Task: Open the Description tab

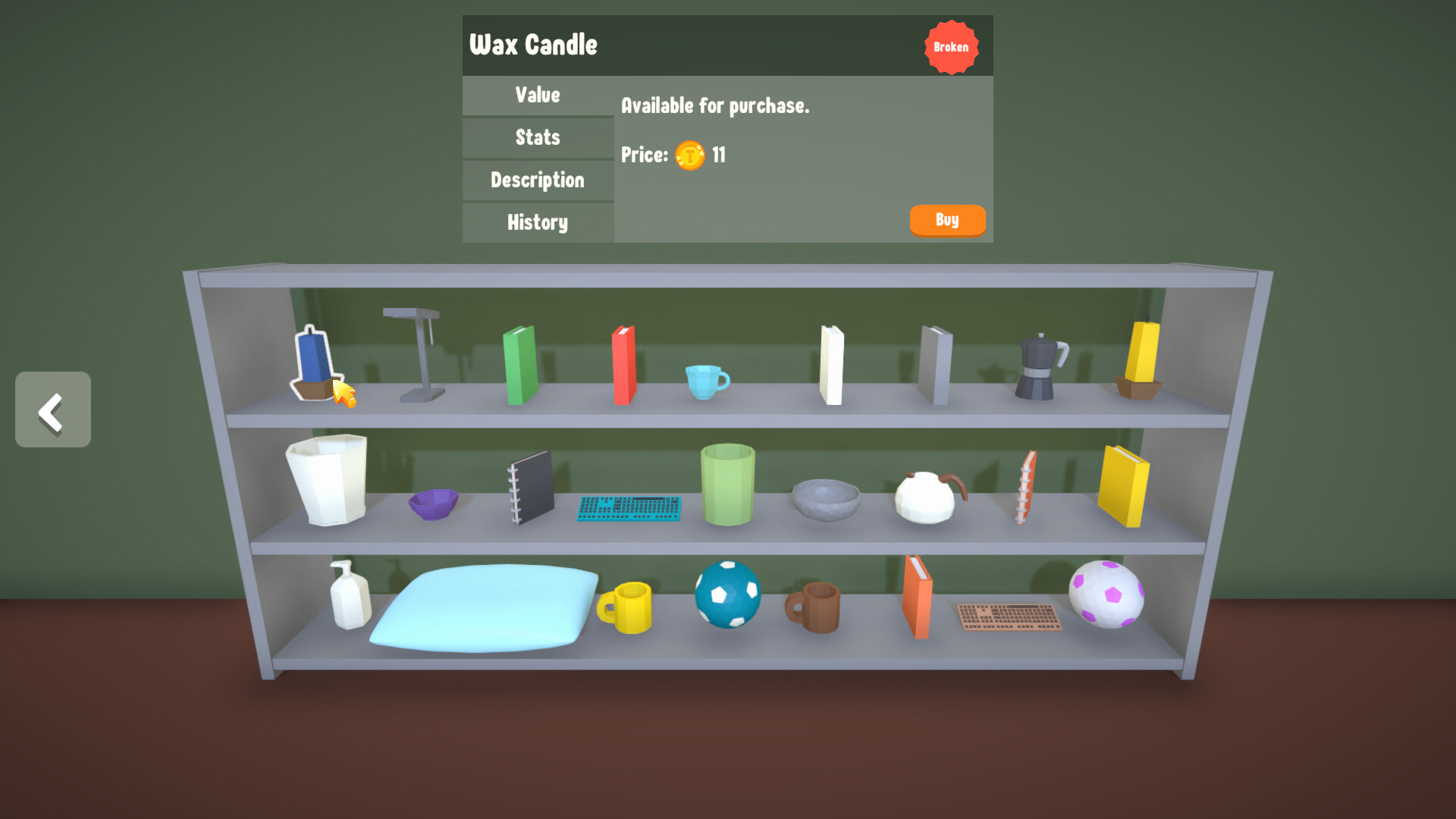Action: coord(537,180)
